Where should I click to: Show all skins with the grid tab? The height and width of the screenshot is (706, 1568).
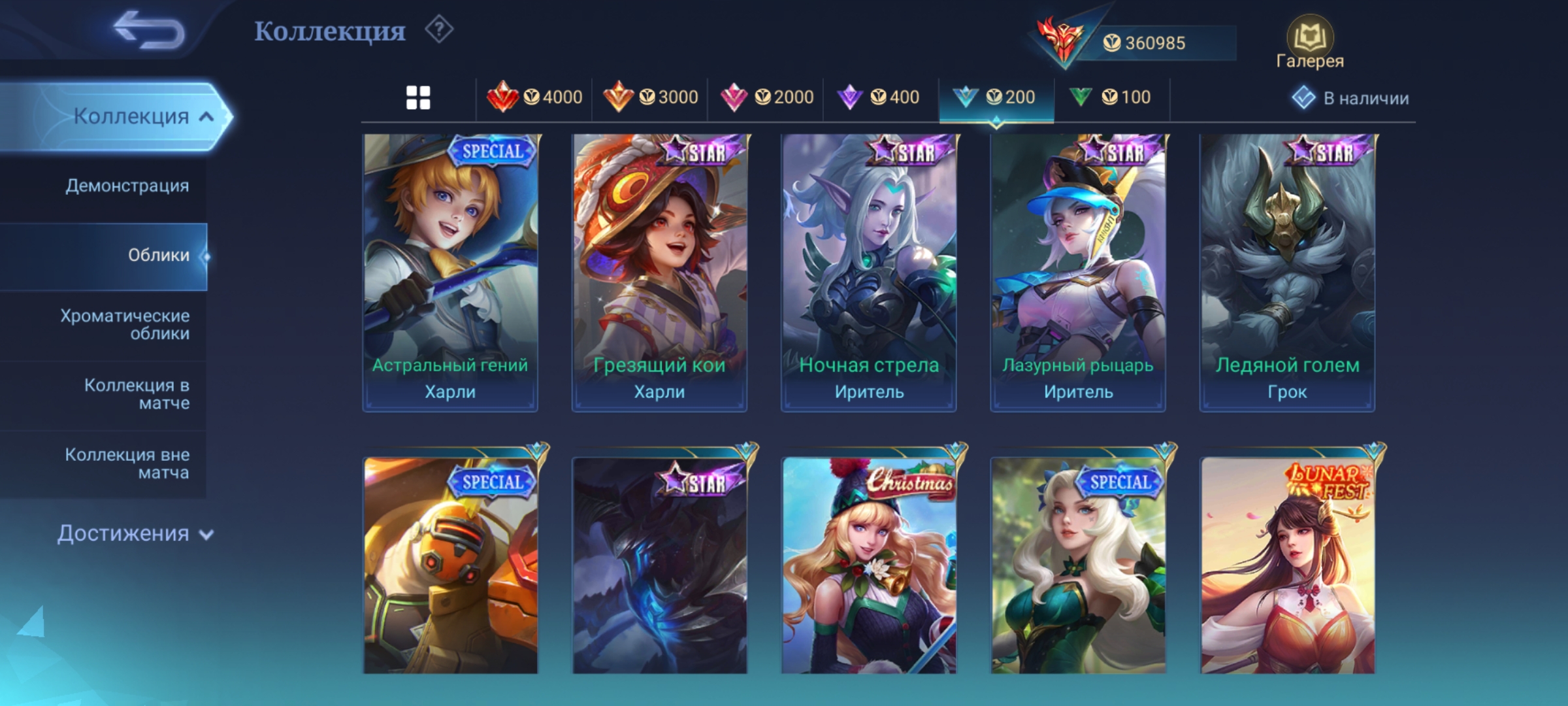[x=418, y=98]
